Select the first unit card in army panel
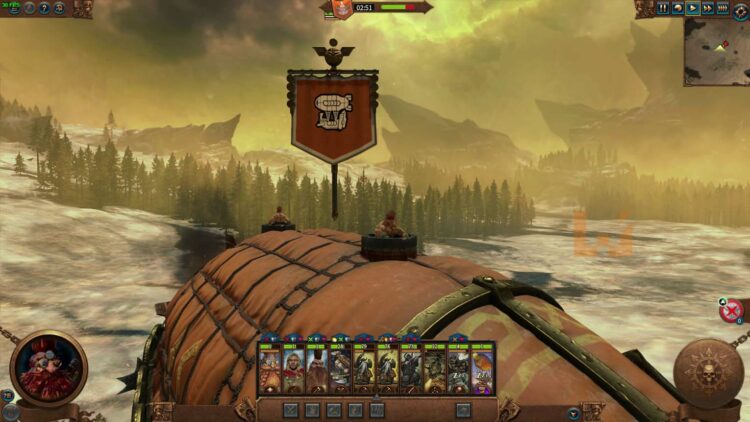The image size is (750, 422). click(269, 368)
